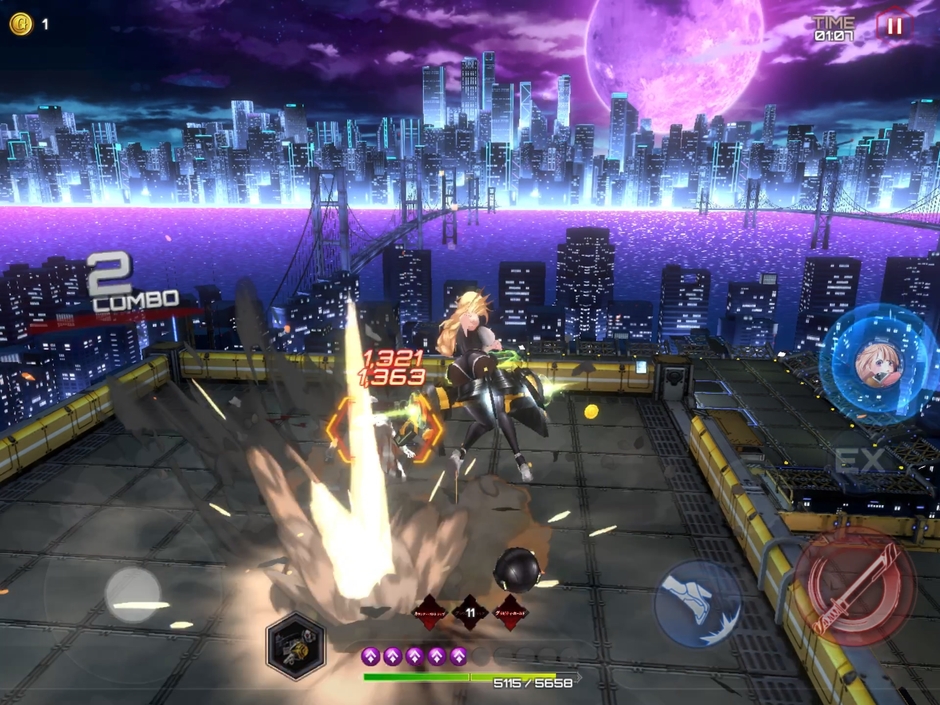Select the skill diamond showing cooldown 11
Image resolution: width=940 pixels, height=705 pixels.
(x=469, y=612)
